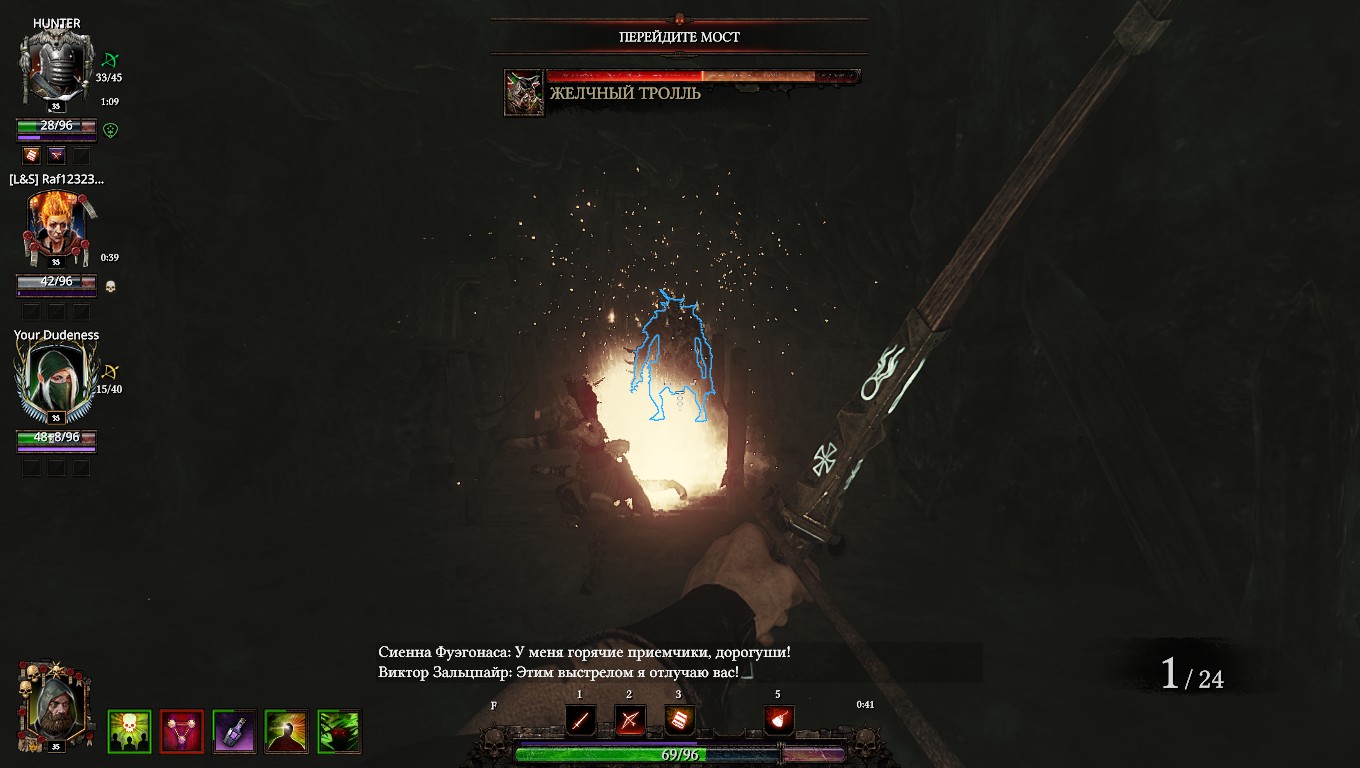The width and height of the screenshot is (1360, 768).
Task: Select Your Dudeness's green-hooded portrait
Action: pyautogui.click(x=56, y=381)
